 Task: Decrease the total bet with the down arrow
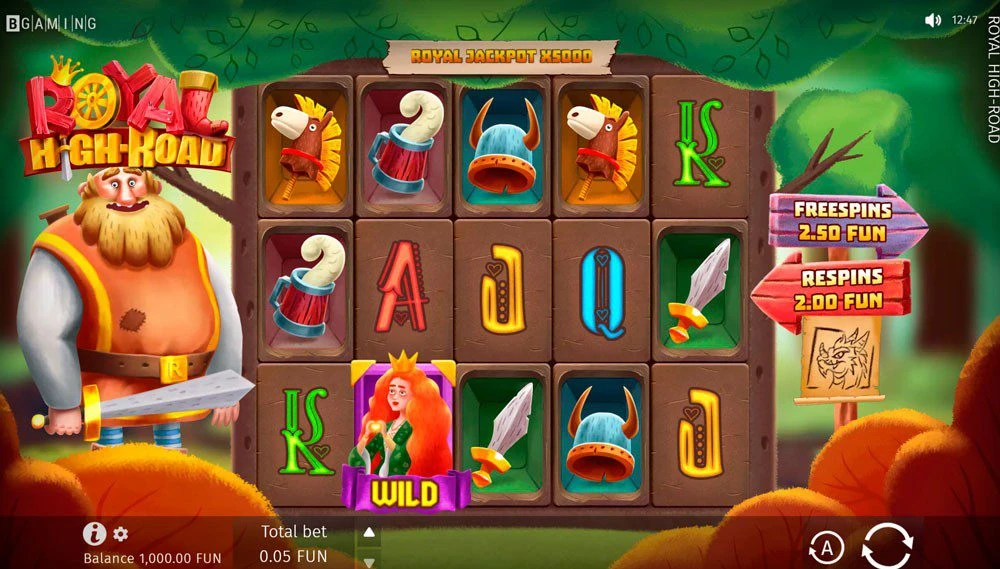coord(368,561)
